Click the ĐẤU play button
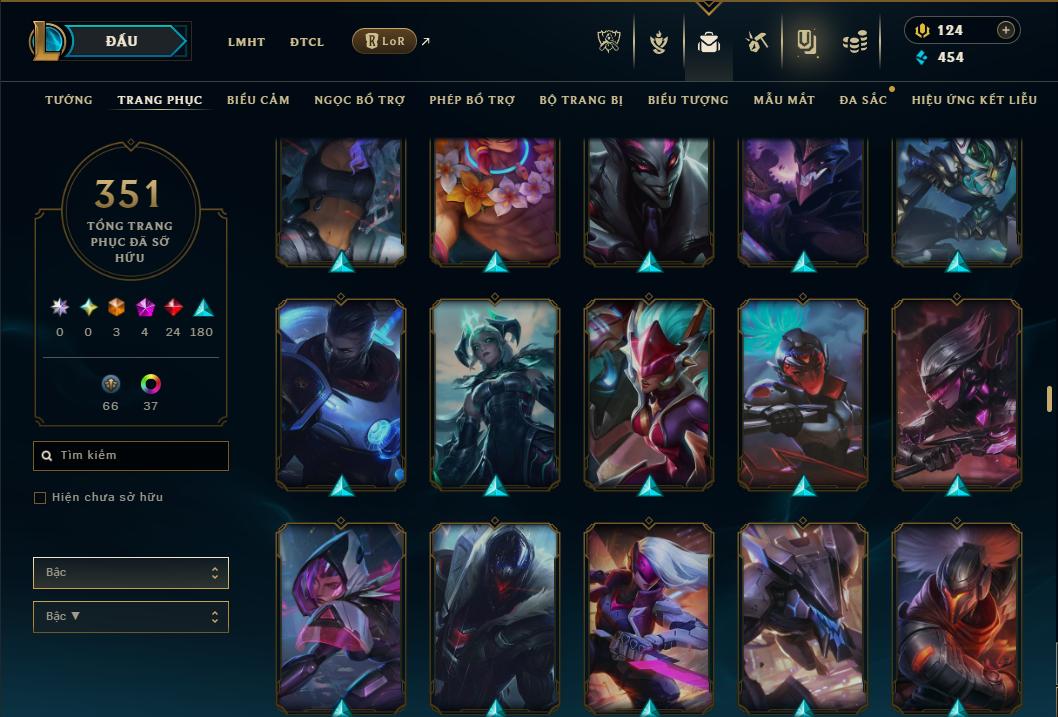Image resolution: width=1058 pixels, height=717 pixels. click(122, 41)
